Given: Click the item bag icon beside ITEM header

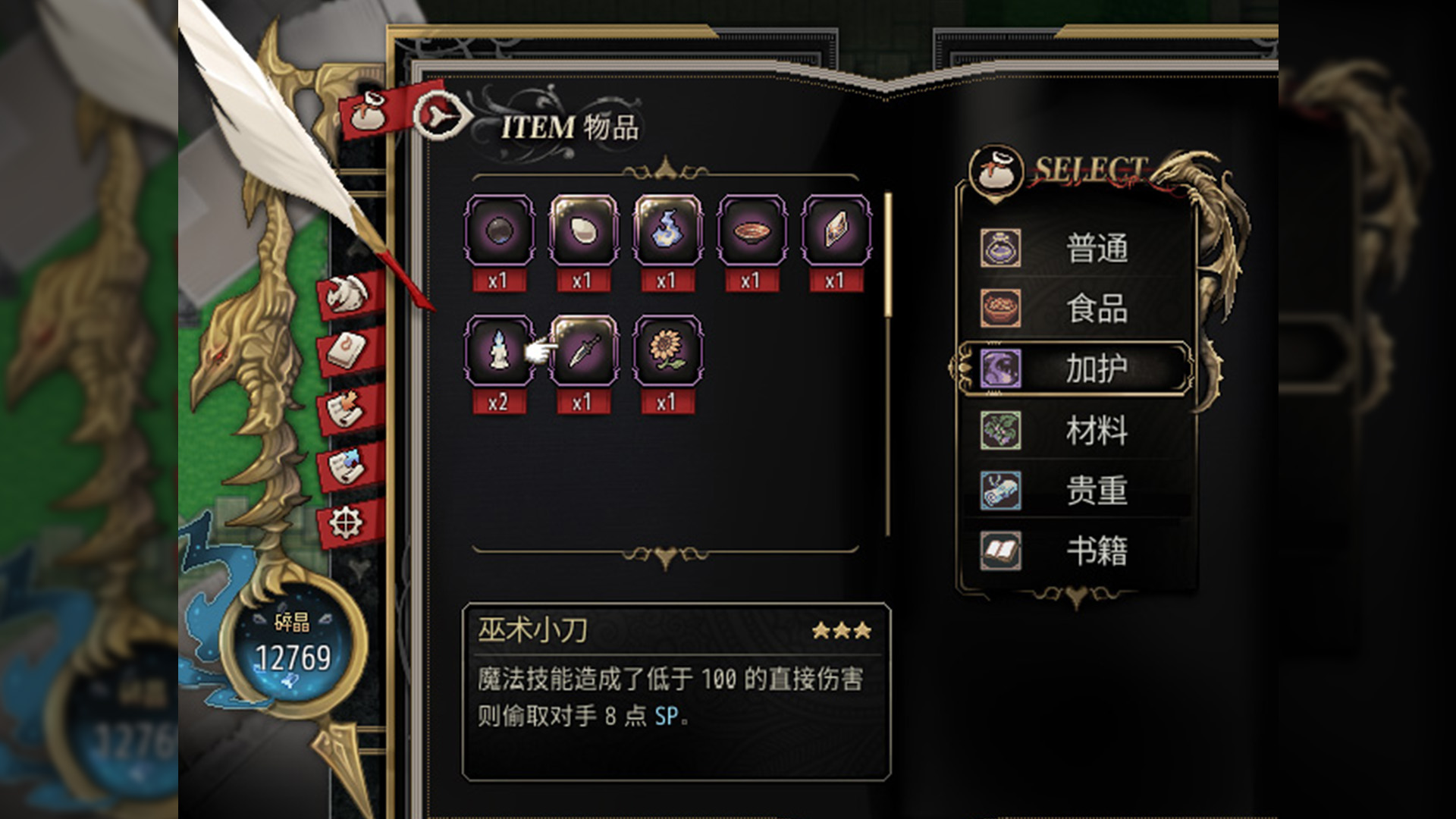Looking at the screenshot, I should [x=369, y=115].
